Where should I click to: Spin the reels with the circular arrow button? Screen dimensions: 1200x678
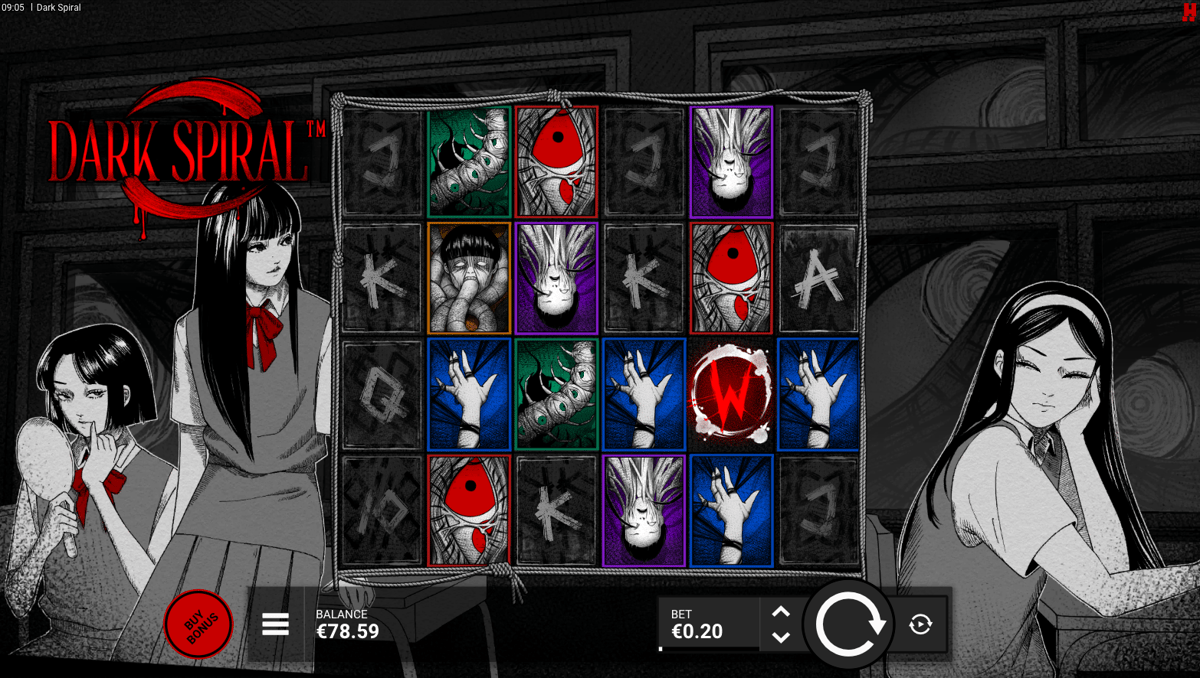849,625
